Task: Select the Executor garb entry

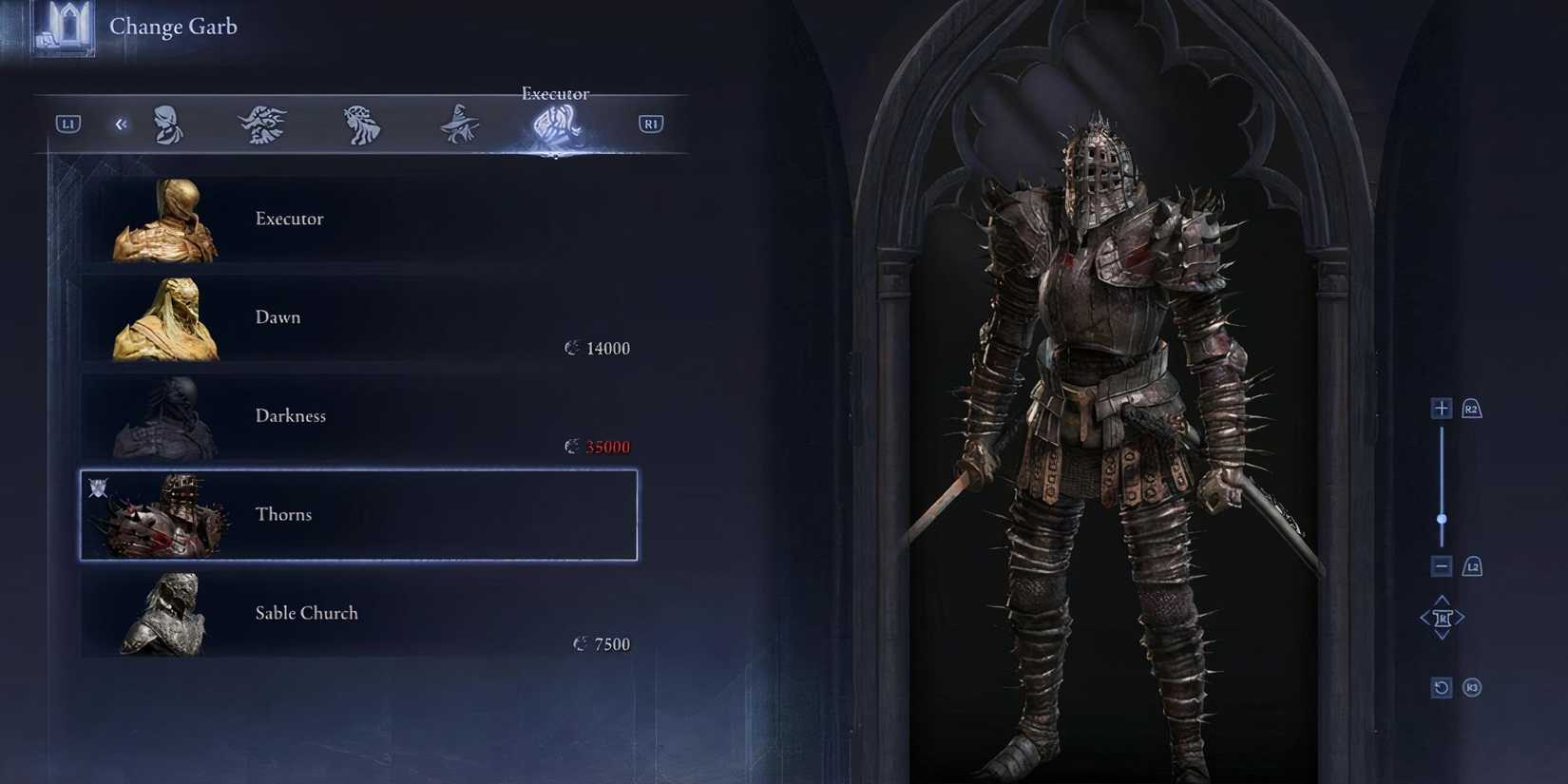Action: [x=357, y=219]
